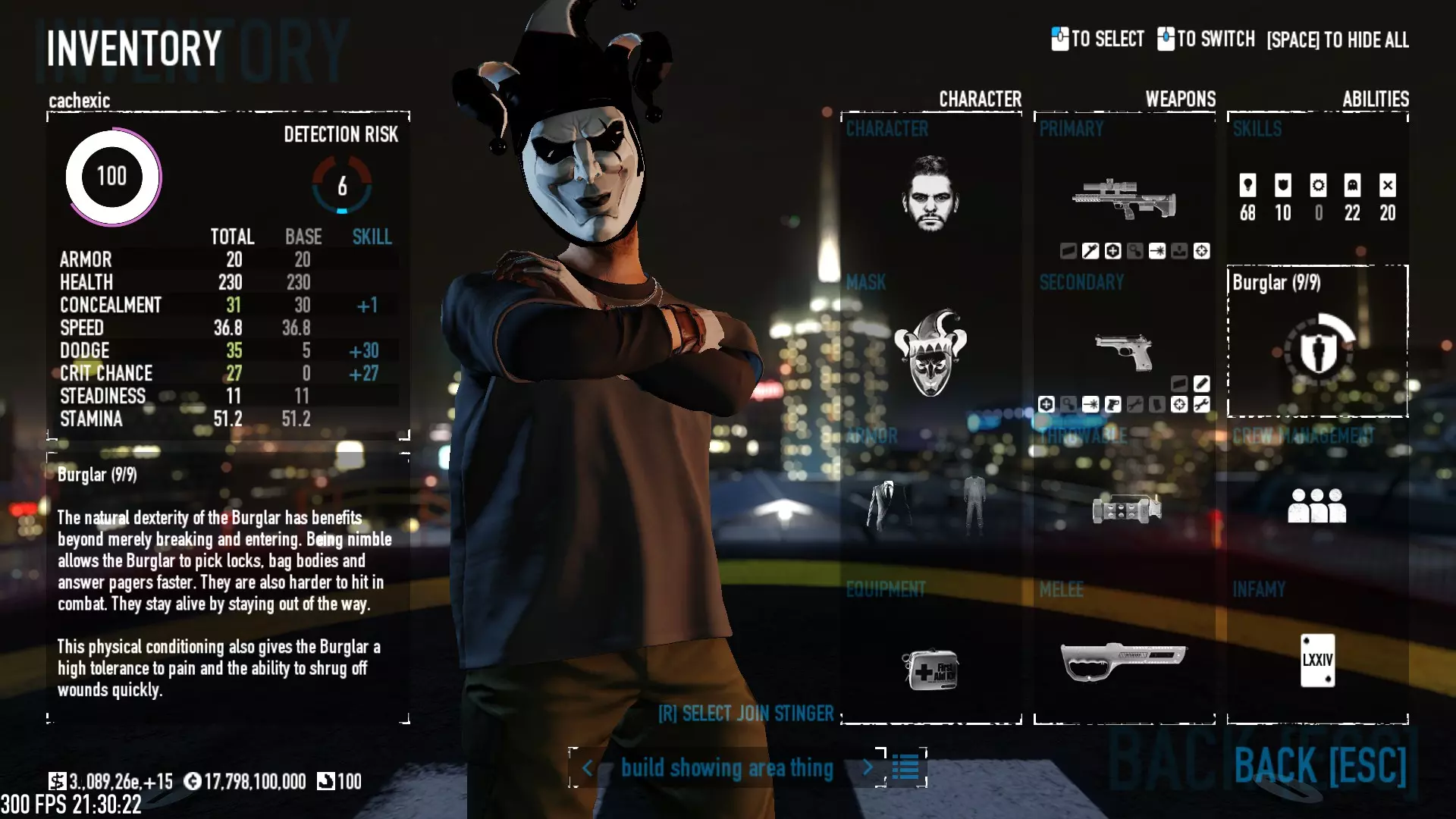Open the Infamy LXXIV card
Viewport: 1456px width, 819px height.
pos(1317,660)
